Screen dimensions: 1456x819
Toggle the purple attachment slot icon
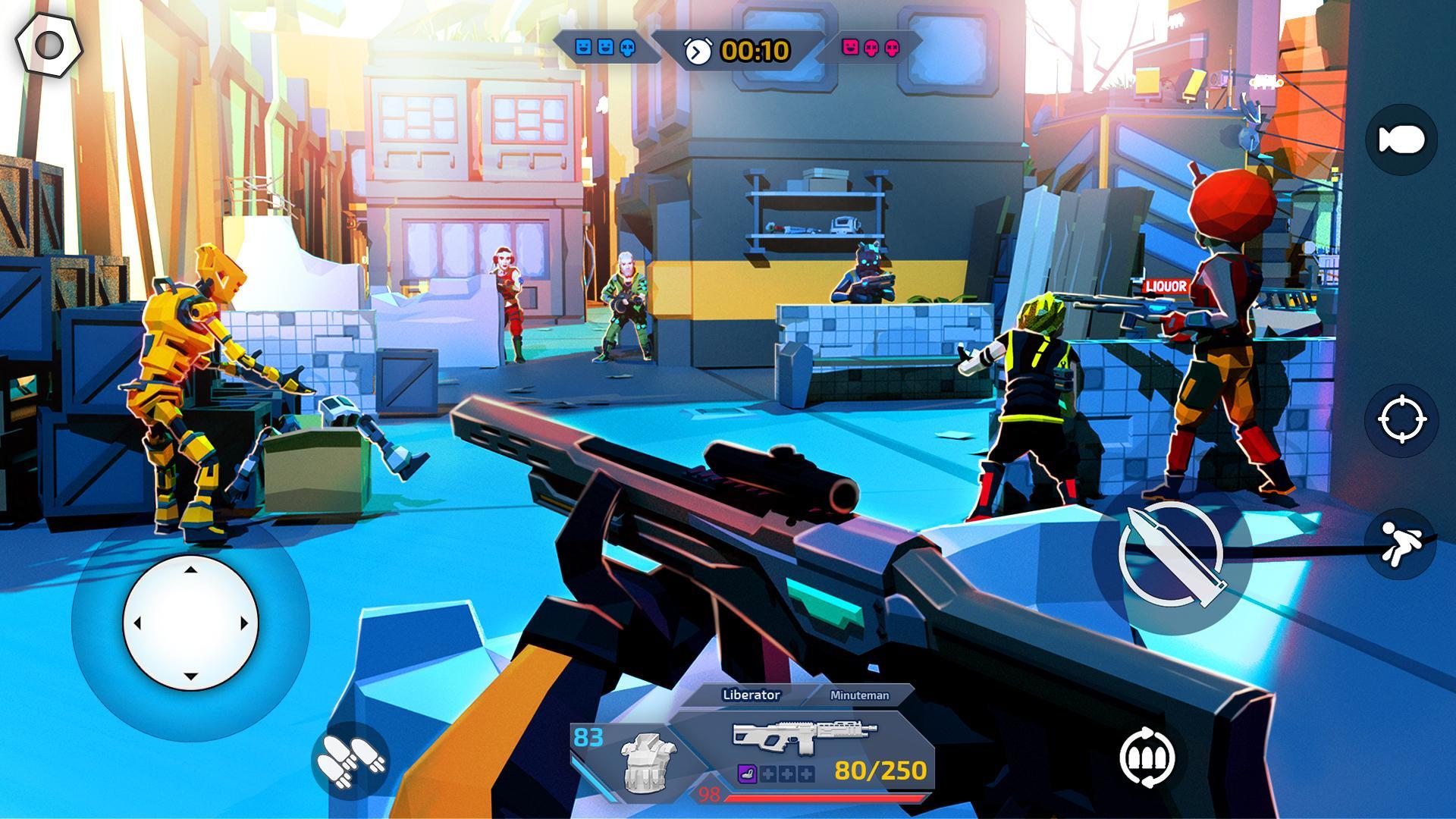coord(747,773)
